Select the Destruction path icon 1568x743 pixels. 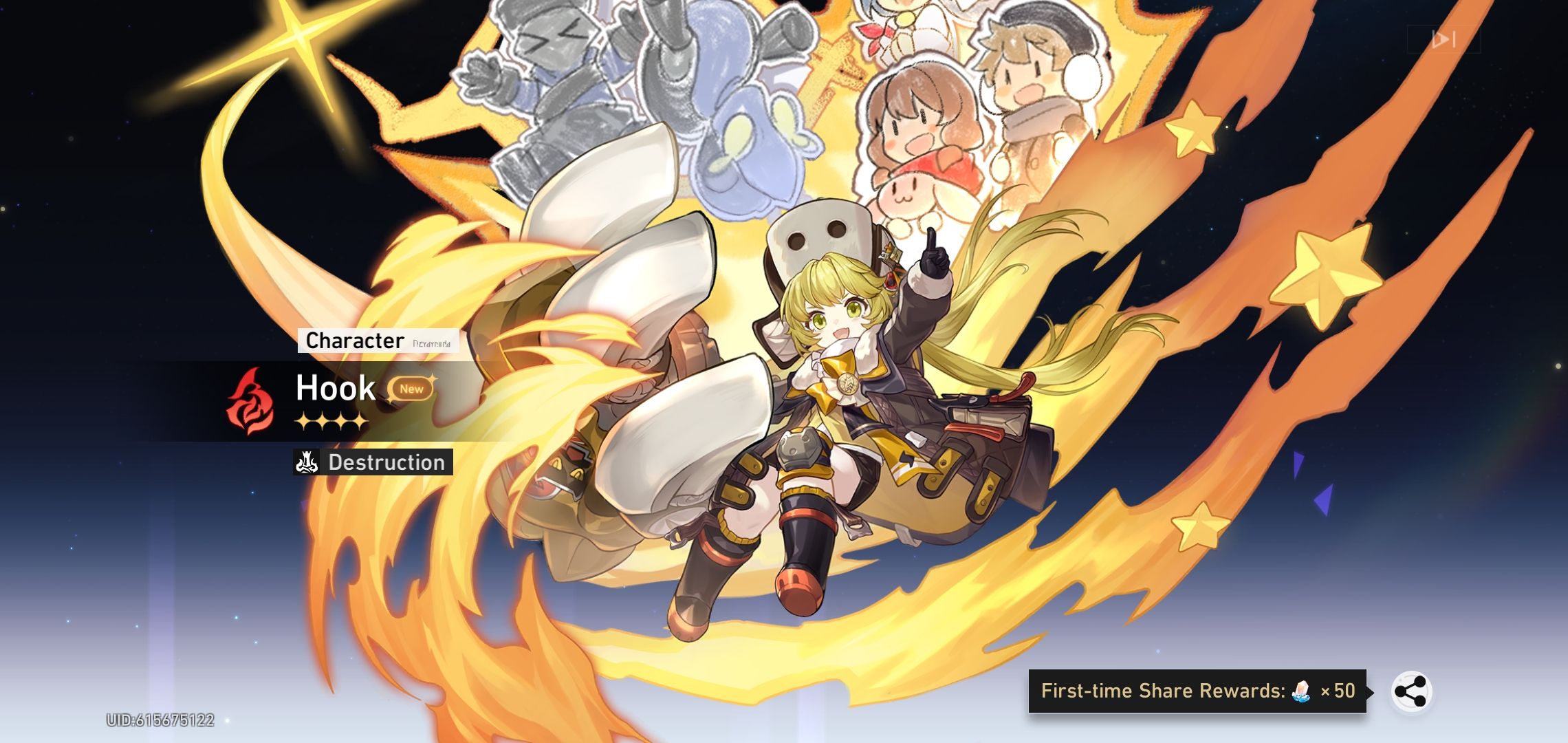pos(305,463)
